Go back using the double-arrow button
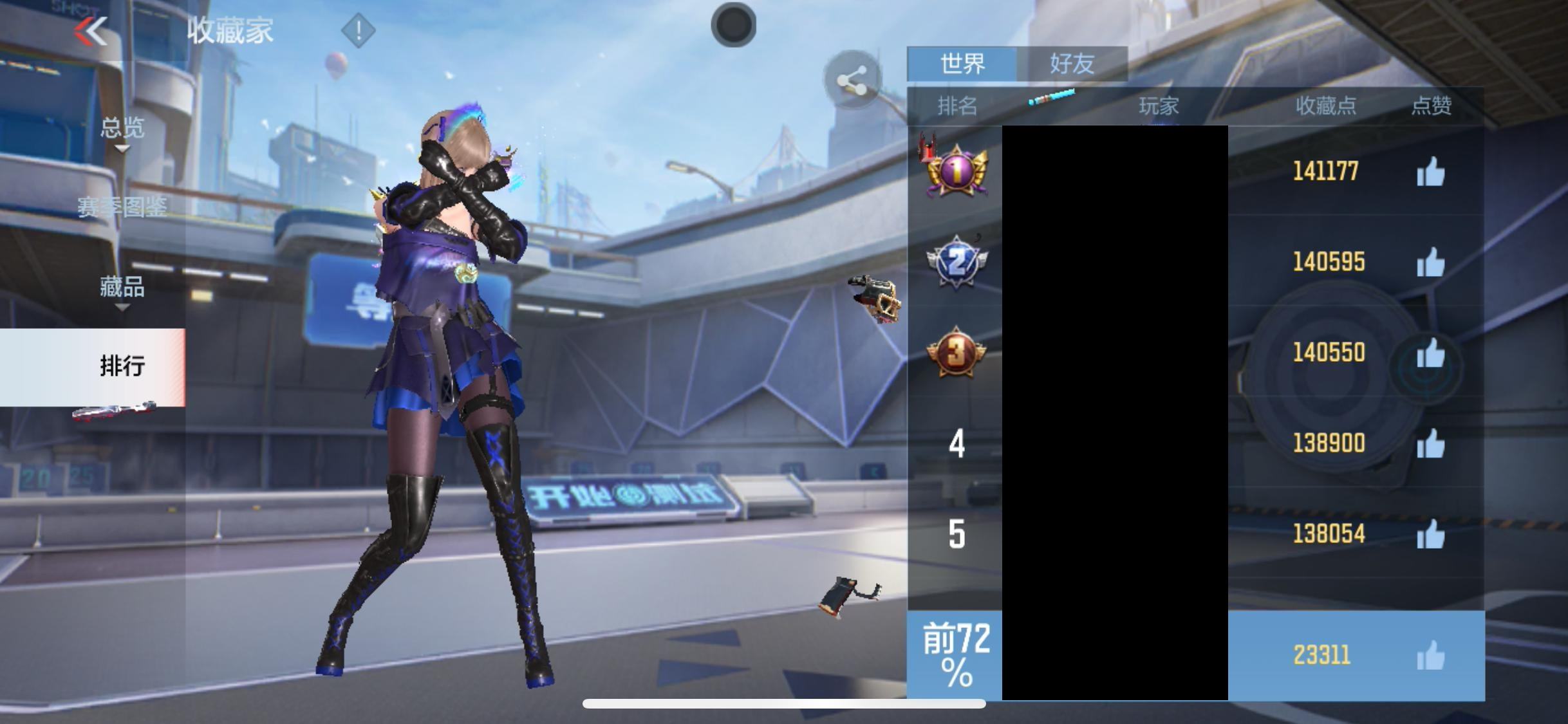The width and height of the screenshot is (1568, 724). (91, 31)
